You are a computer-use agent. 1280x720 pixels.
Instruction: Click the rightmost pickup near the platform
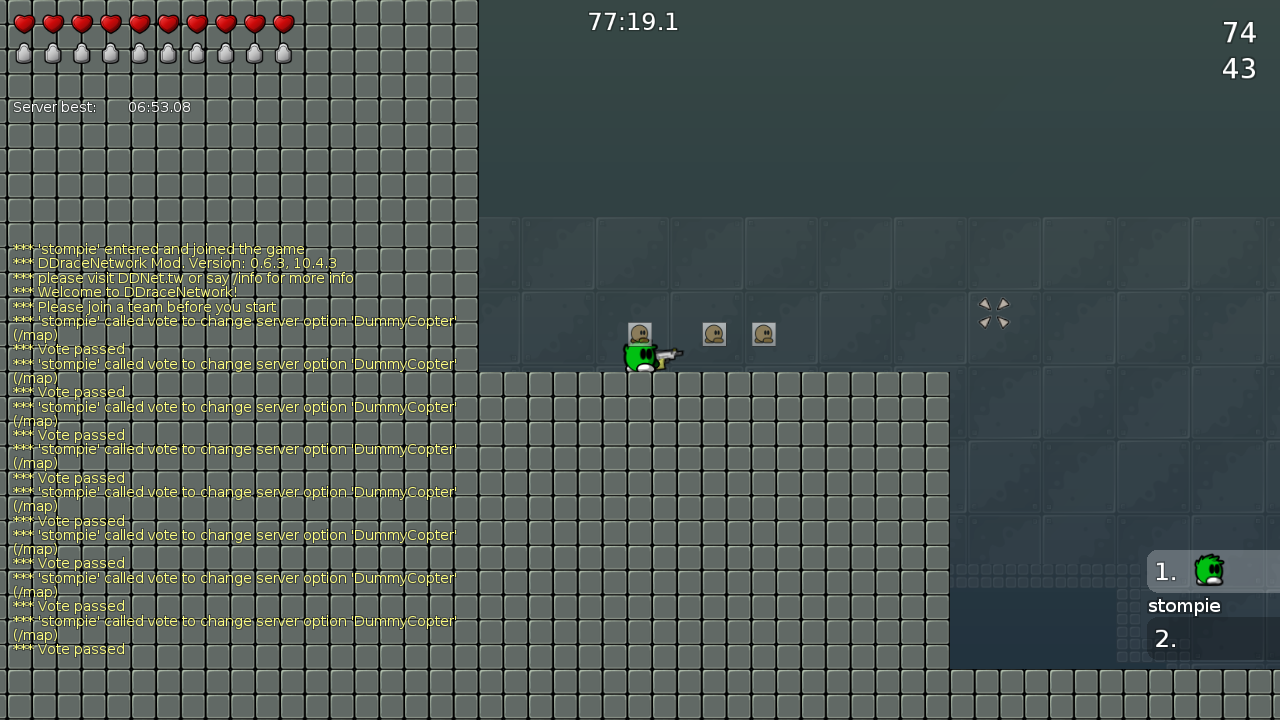coord(764,335)
